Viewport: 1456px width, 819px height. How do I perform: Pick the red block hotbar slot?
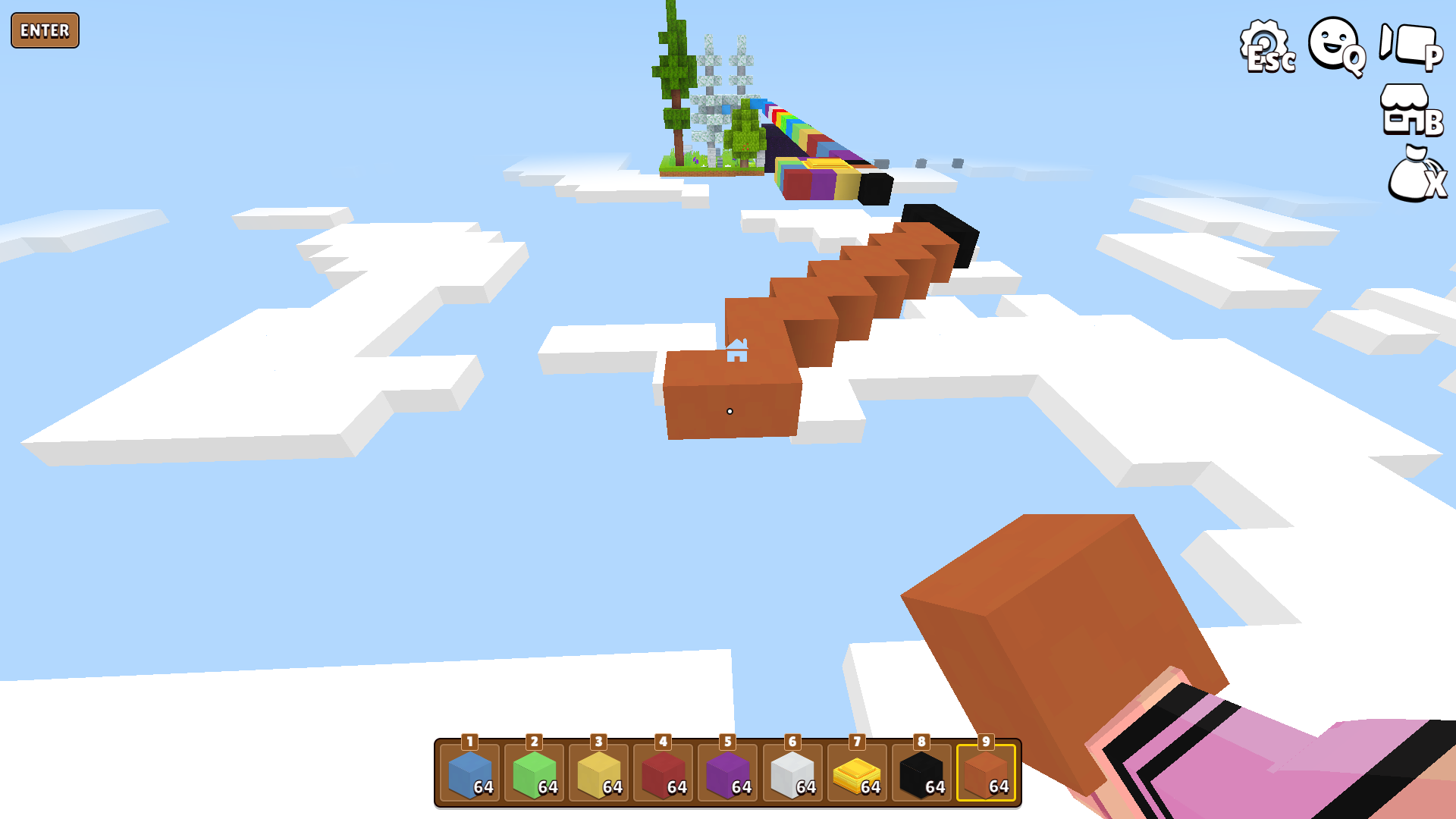pos(664,773)
